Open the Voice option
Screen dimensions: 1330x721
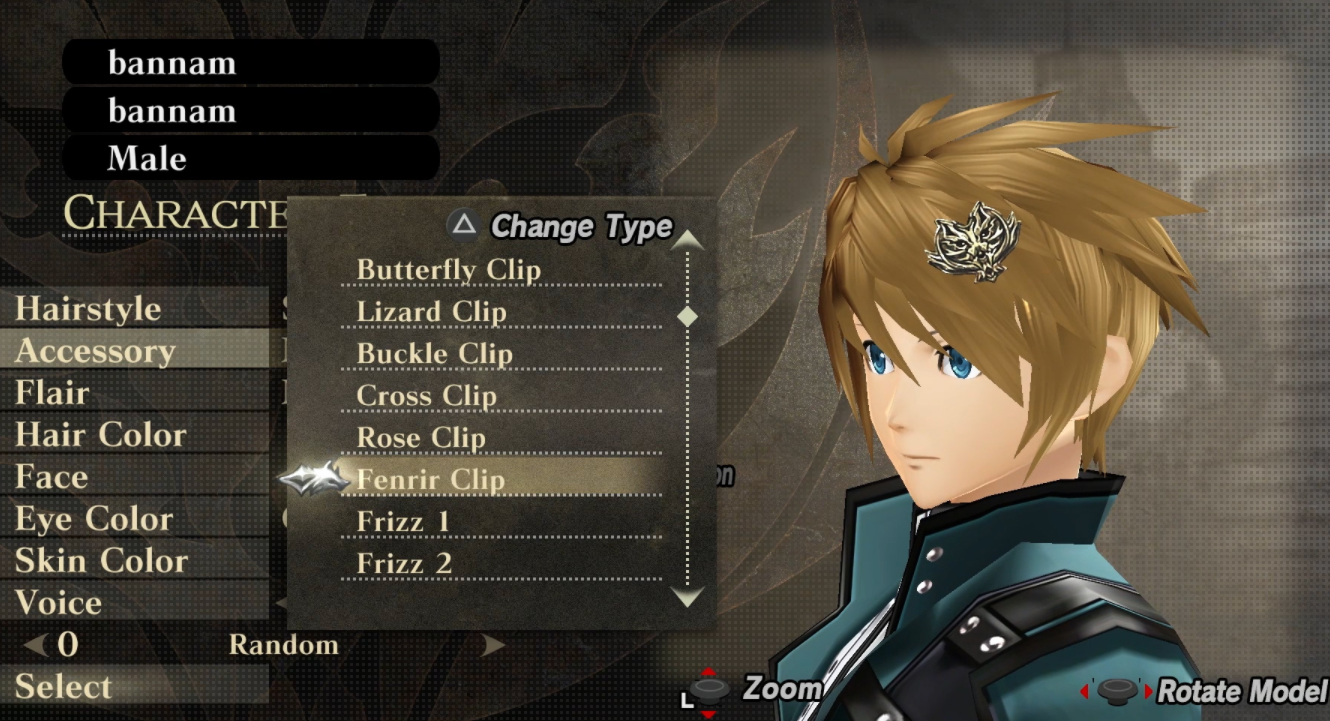coord(58,603)
